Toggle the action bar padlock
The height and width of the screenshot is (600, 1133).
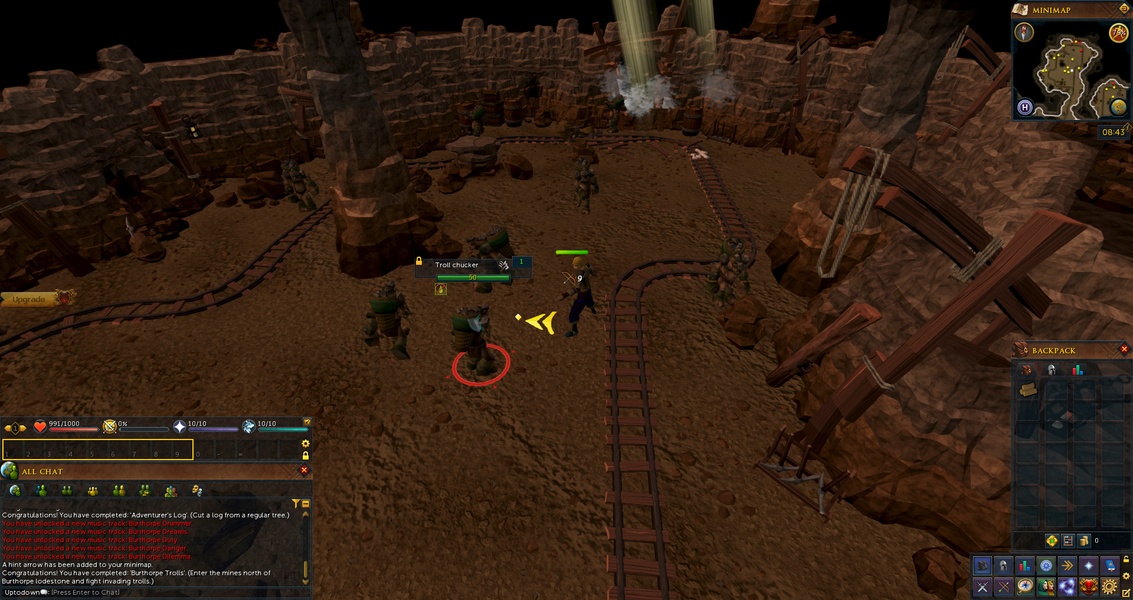click(306, 455)
